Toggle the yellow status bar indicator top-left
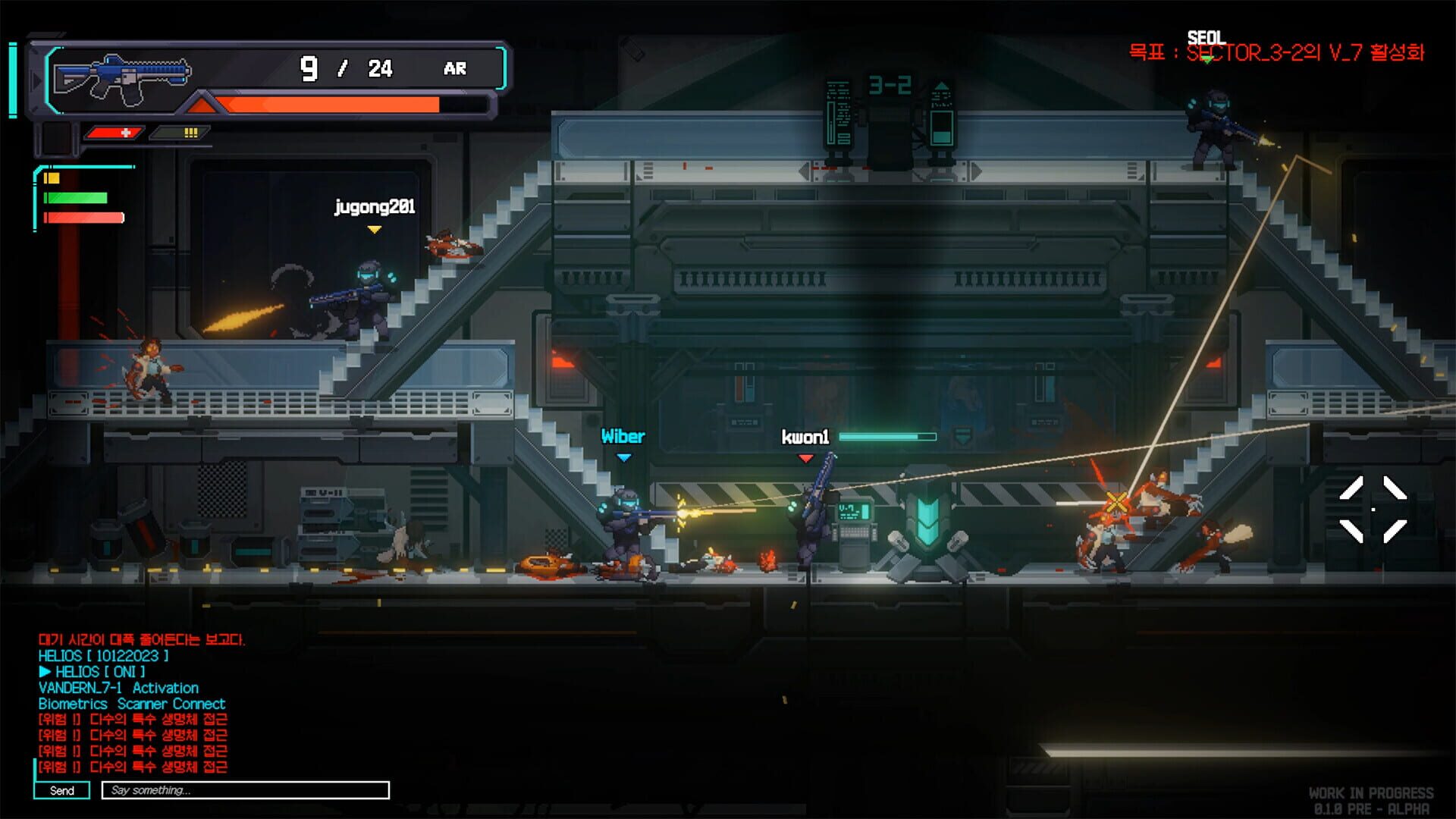The height and width of the screenshot is (819, 1456). 51,180
